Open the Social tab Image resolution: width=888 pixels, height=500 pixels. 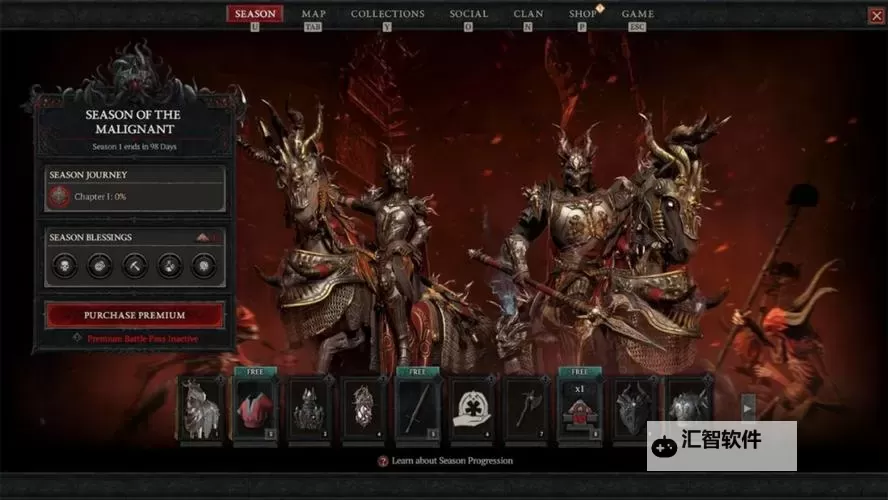(469, 14)
